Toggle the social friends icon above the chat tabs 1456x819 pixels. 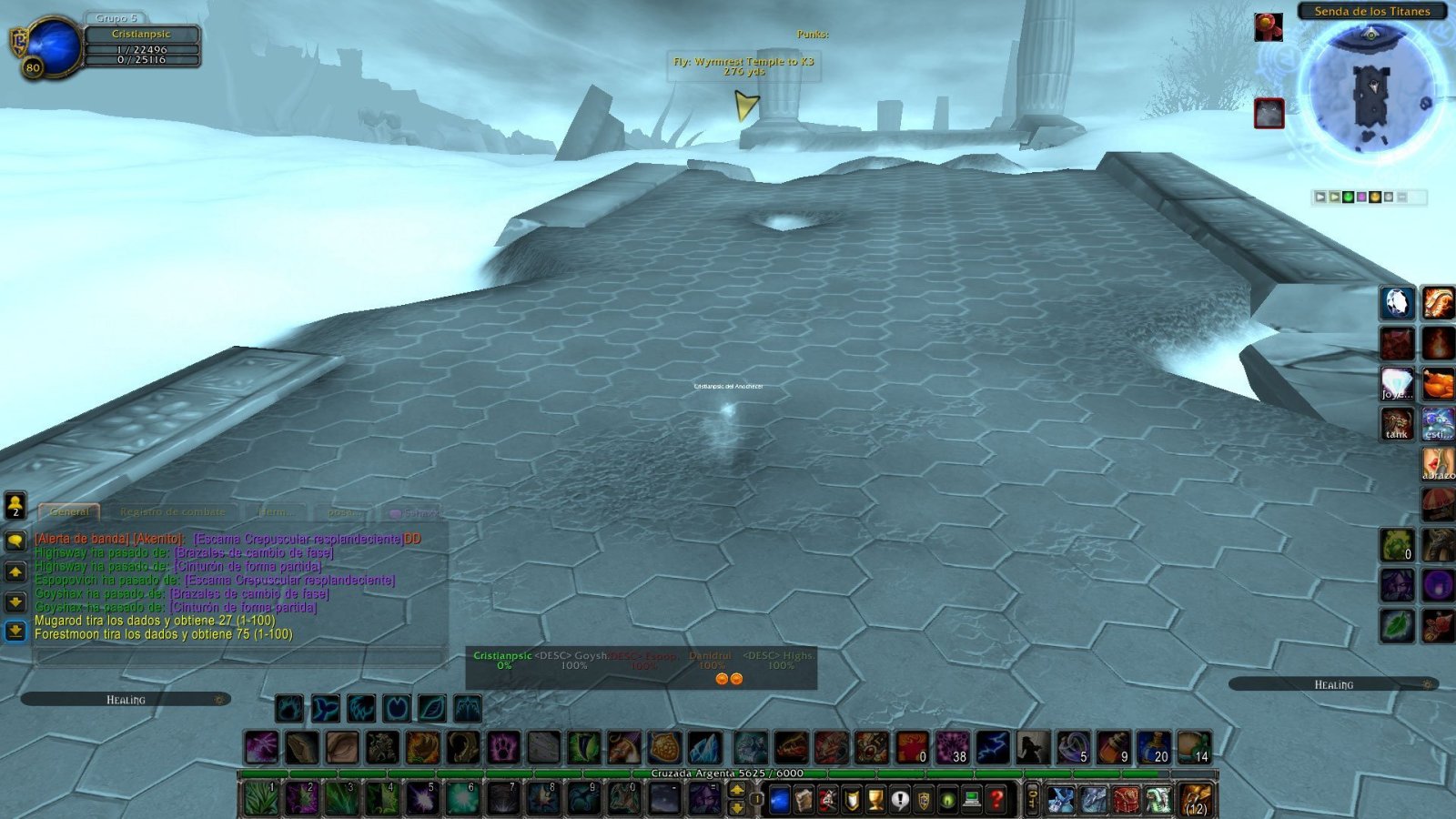15,506
